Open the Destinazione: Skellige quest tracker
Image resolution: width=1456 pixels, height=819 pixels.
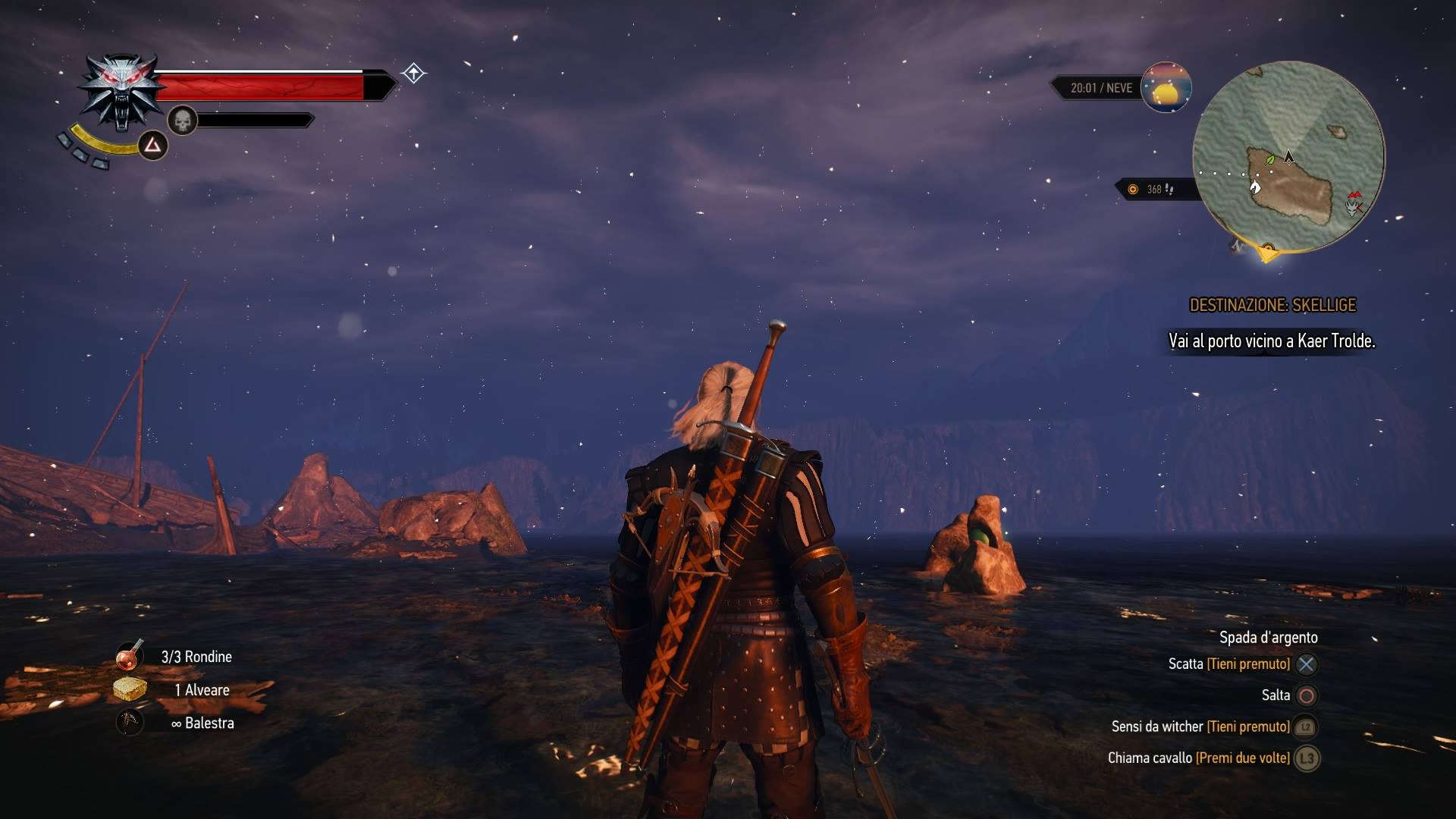(x=1272, y=305)
